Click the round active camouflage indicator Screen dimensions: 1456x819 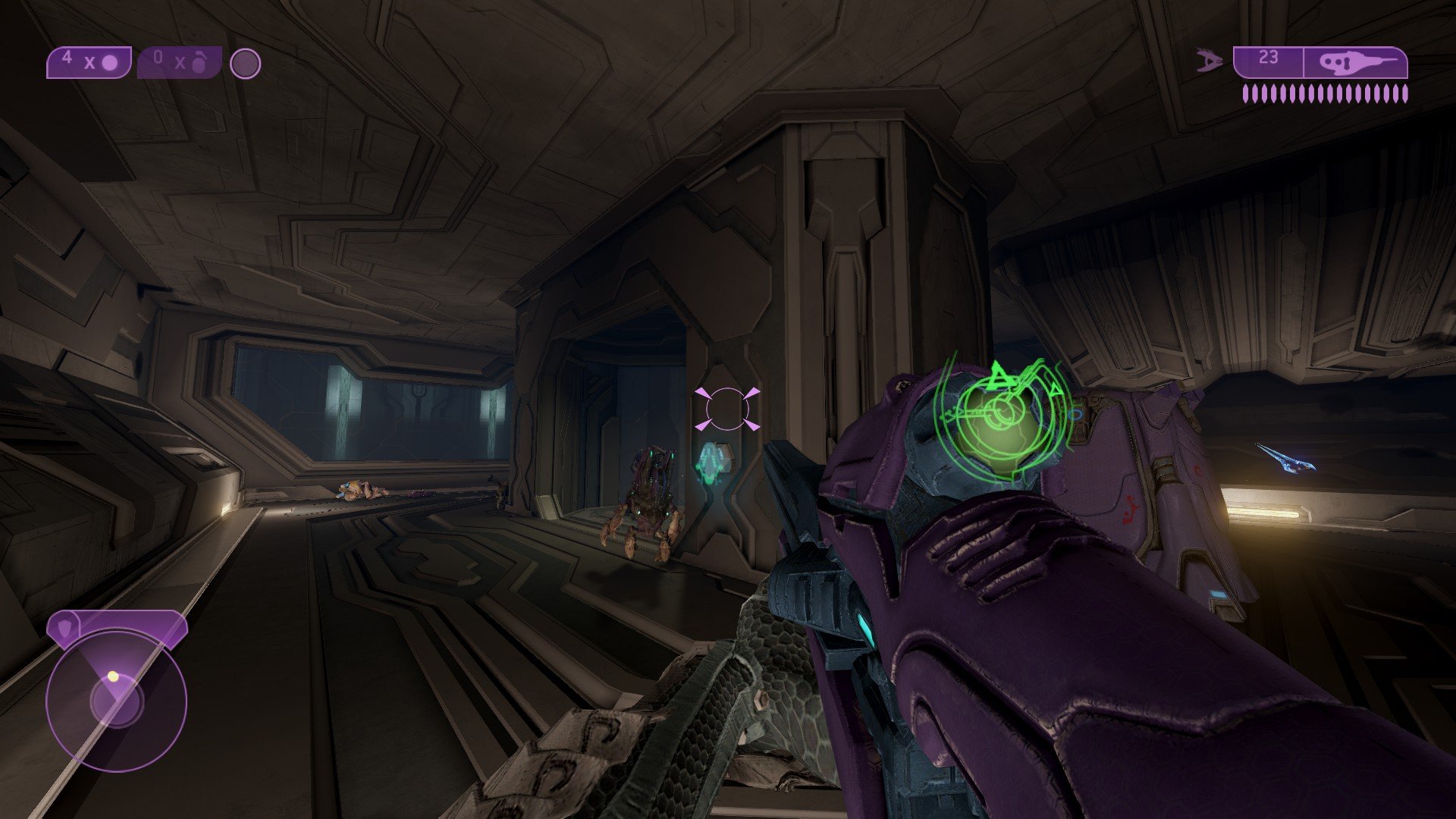(245, 64)
